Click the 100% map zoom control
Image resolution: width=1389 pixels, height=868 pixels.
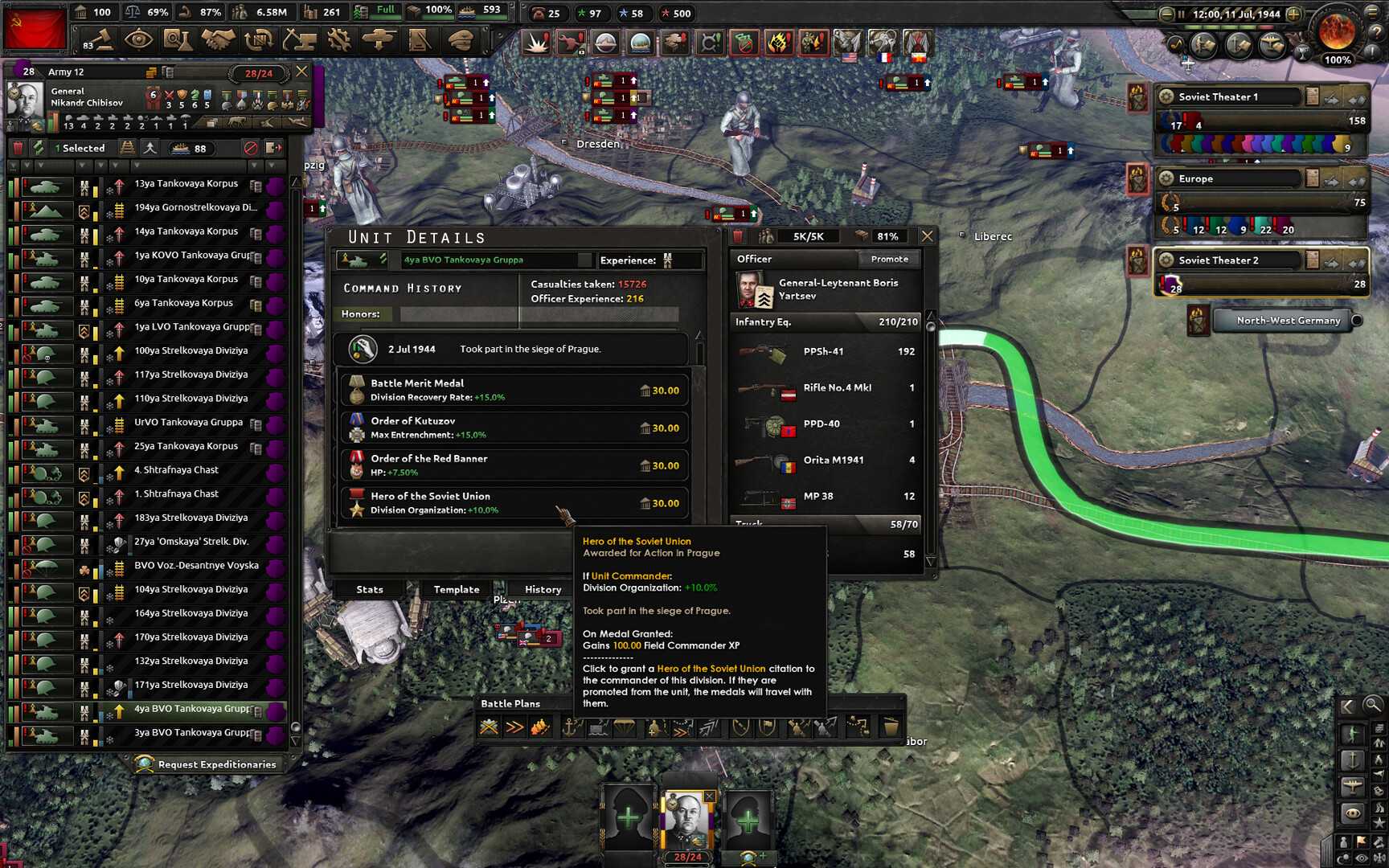1337,59
